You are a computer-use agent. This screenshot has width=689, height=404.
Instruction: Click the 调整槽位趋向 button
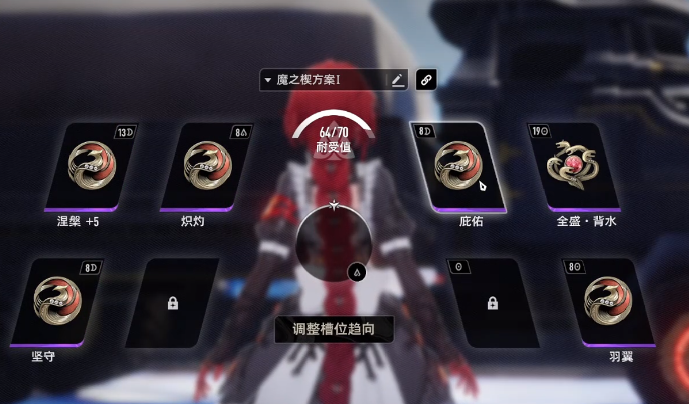334,329
